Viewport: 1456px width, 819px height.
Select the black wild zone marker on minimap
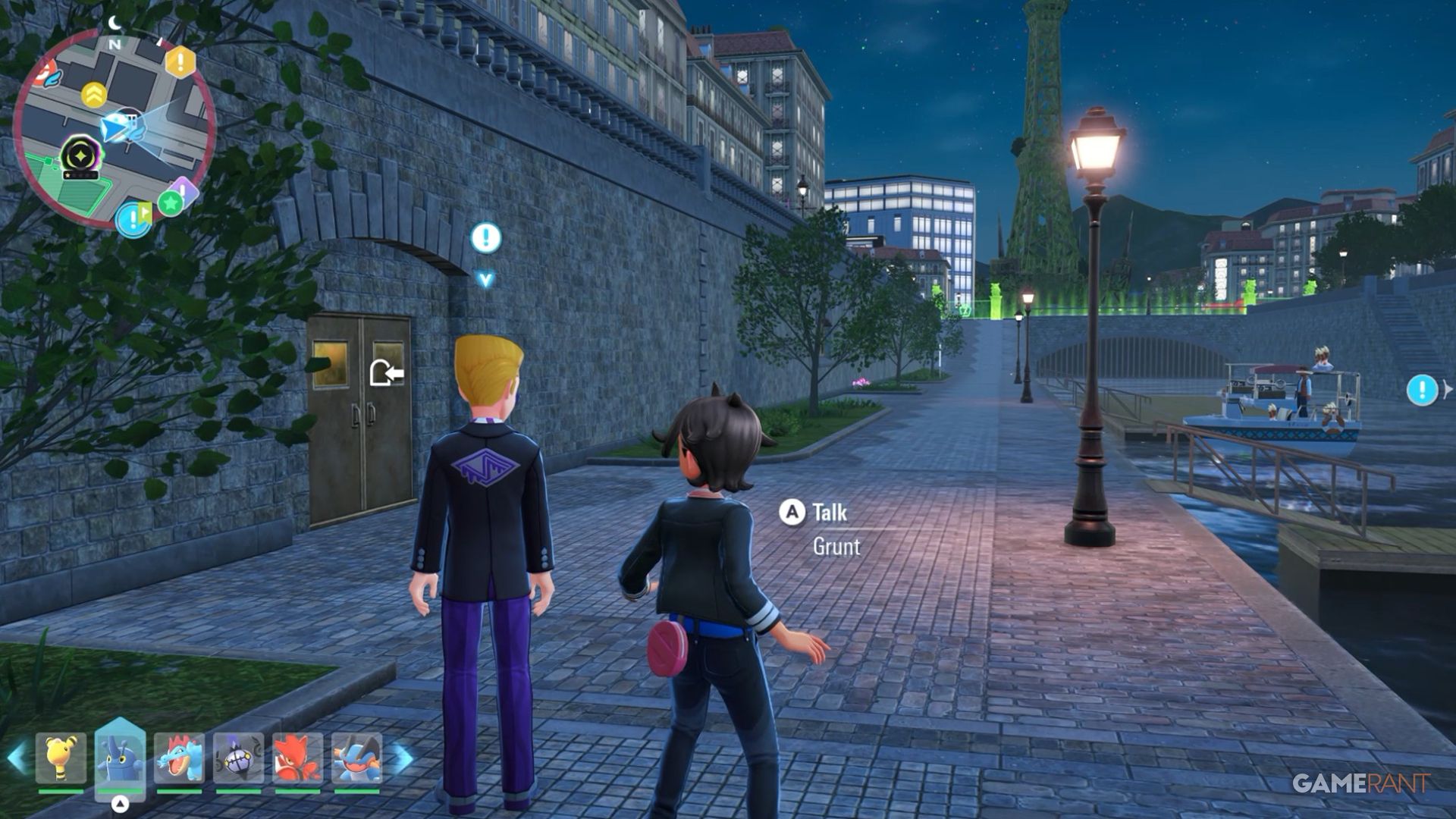point(78,155)
